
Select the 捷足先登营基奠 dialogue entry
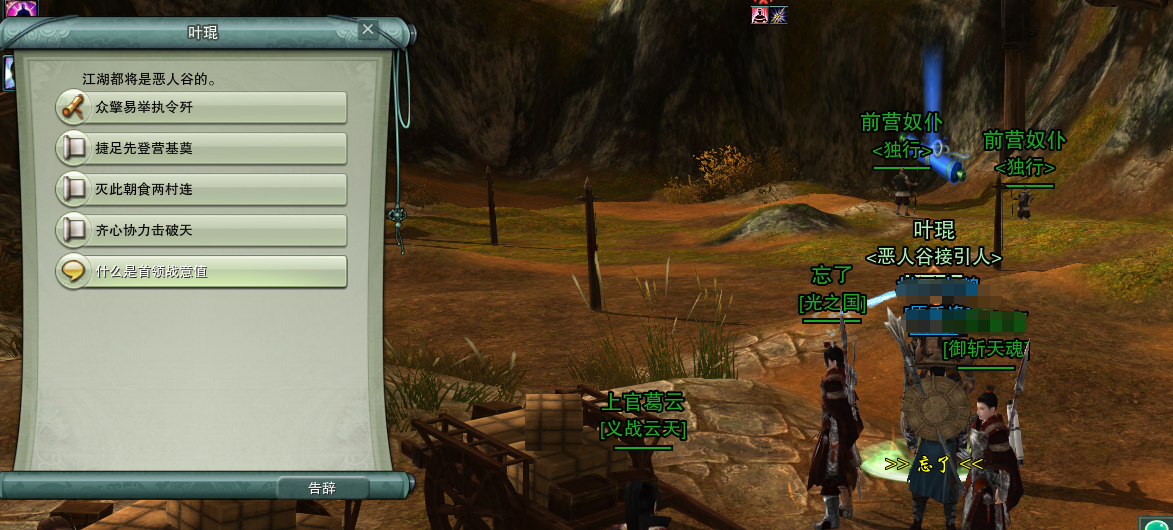(x=202, y=148)
